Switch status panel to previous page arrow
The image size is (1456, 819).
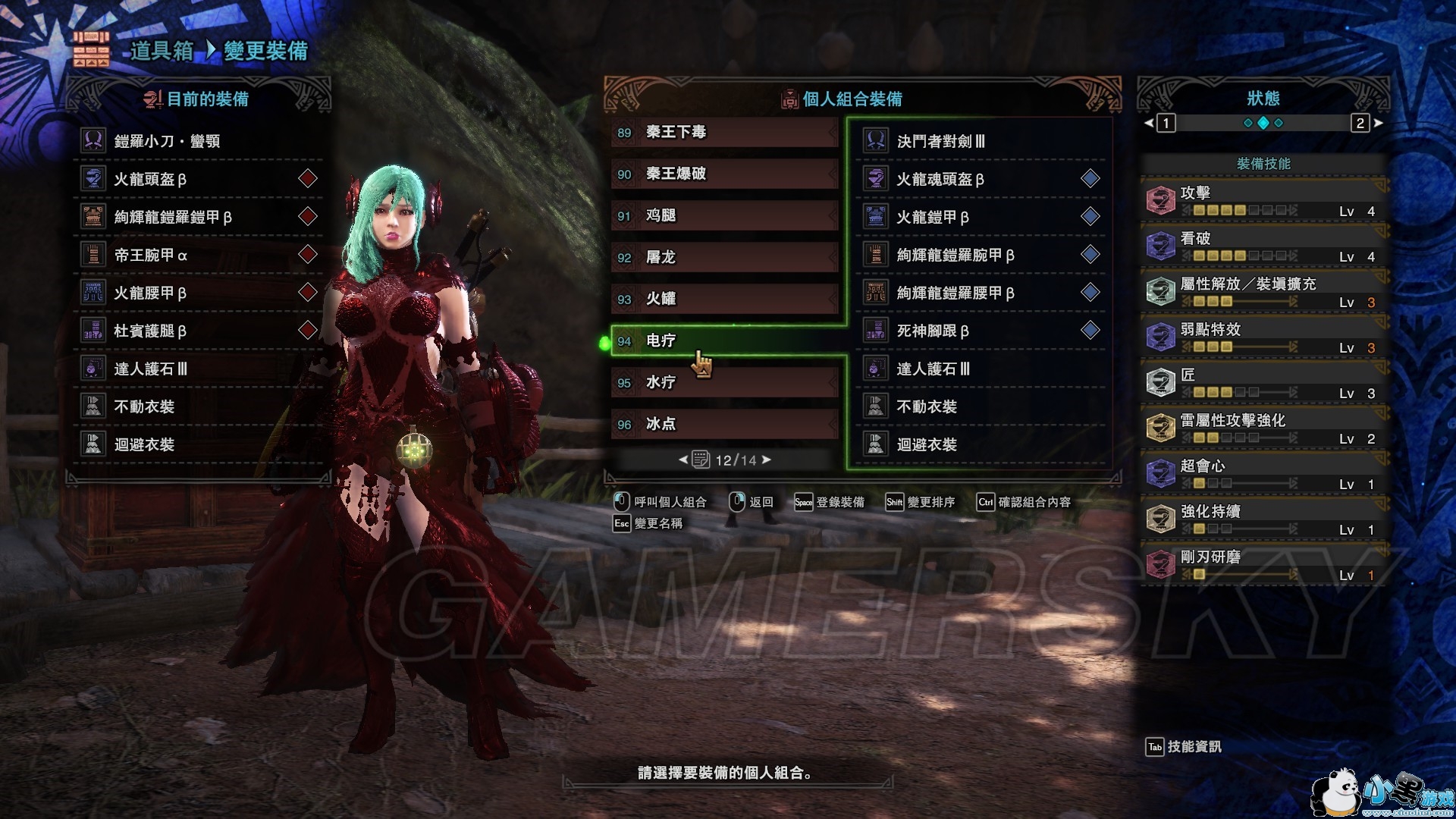point(1148,123)
